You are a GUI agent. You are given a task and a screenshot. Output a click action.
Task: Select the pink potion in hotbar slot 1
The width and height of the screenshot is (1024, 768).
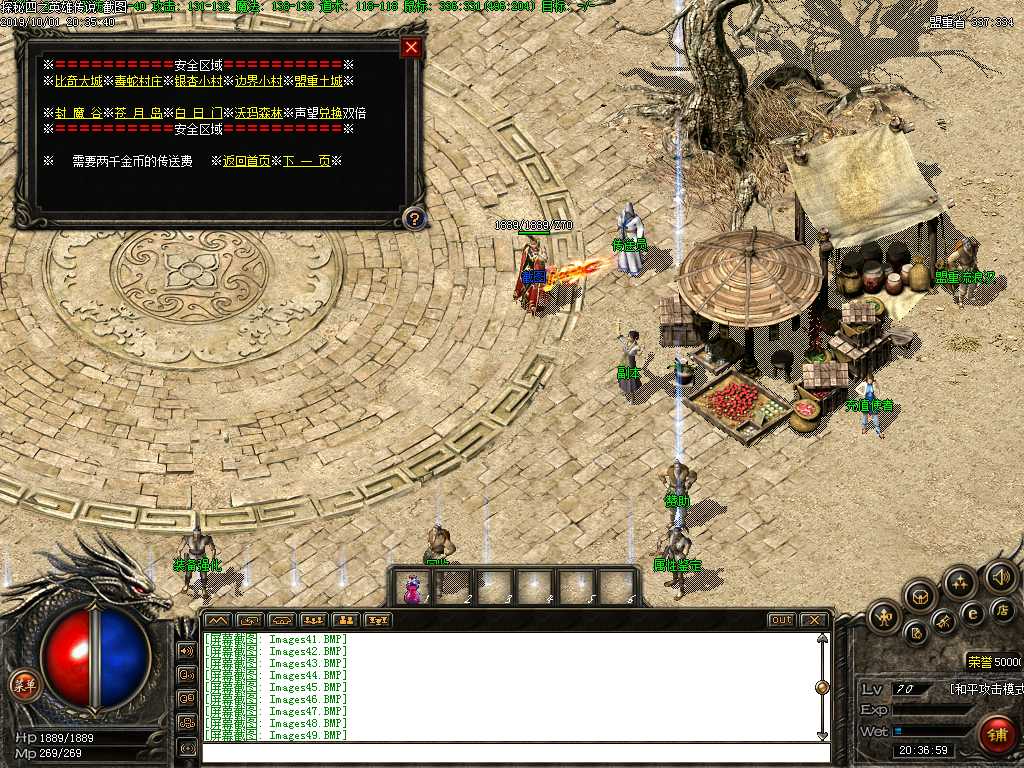pyautogui.click(x=412, y=587)
